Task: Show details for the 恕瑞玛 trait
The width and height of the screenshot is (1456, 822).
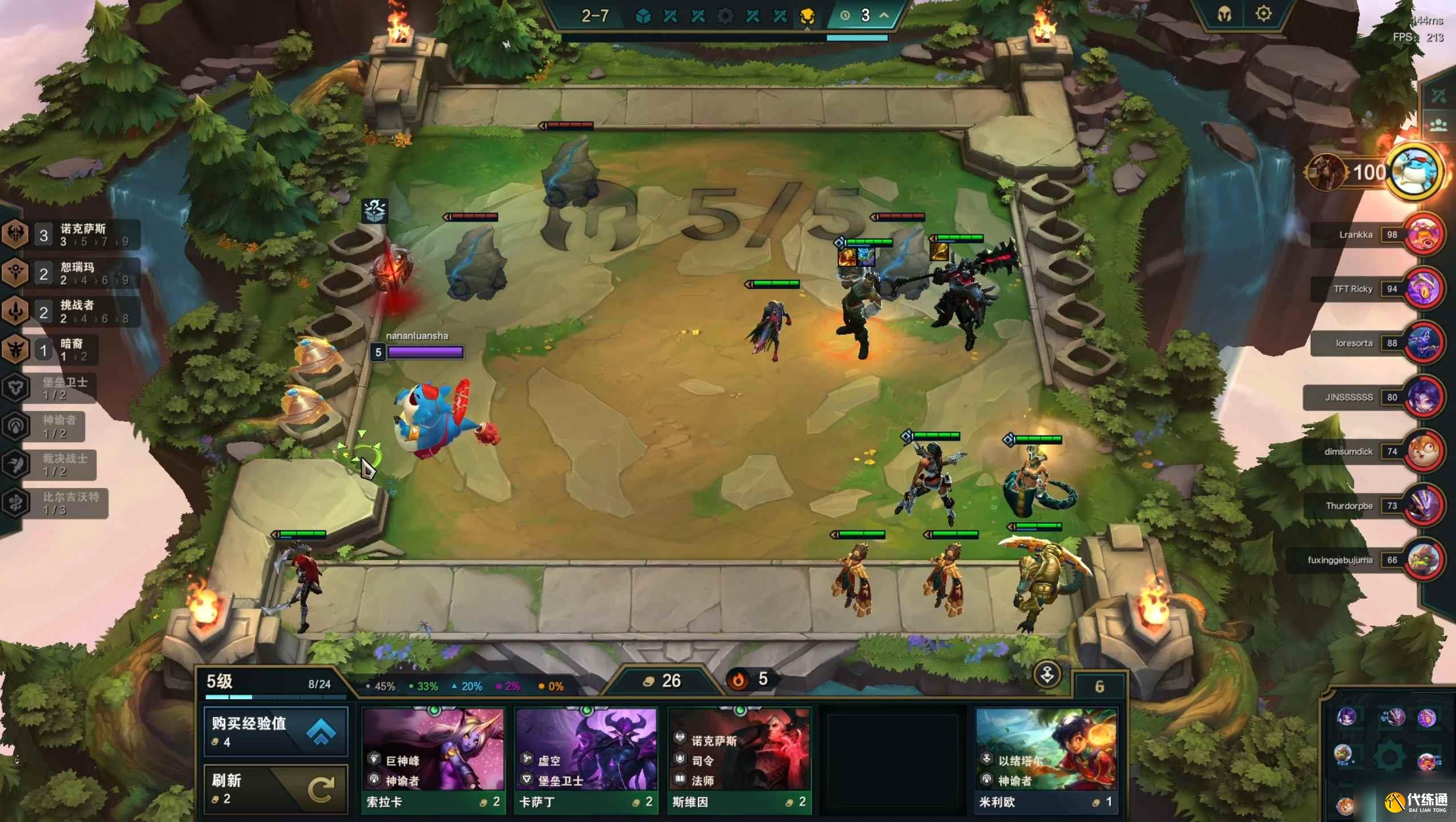Action: pyautogui.click(x=71, y=273)
